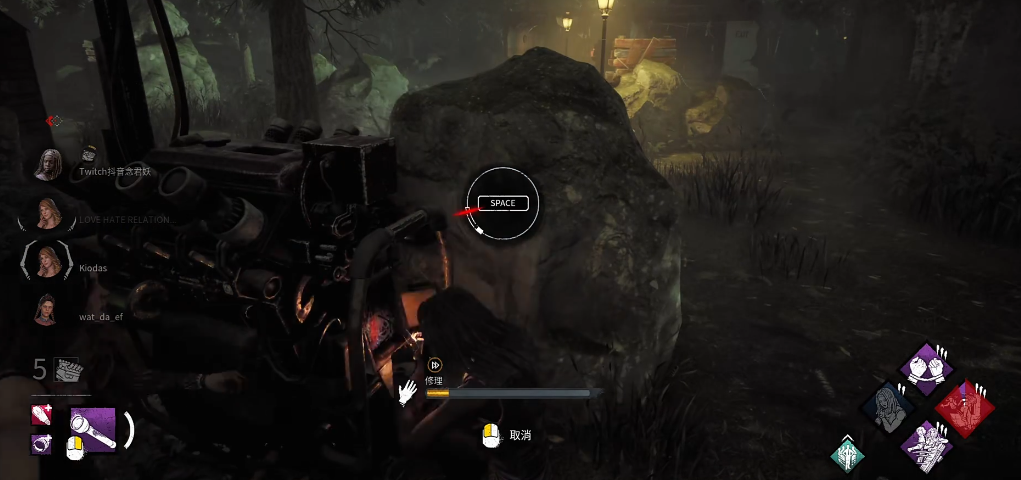The height and width of the screenshot is (480, 1021).
Task: Click the dark blue praying woman perk
Action: point(887,406)
